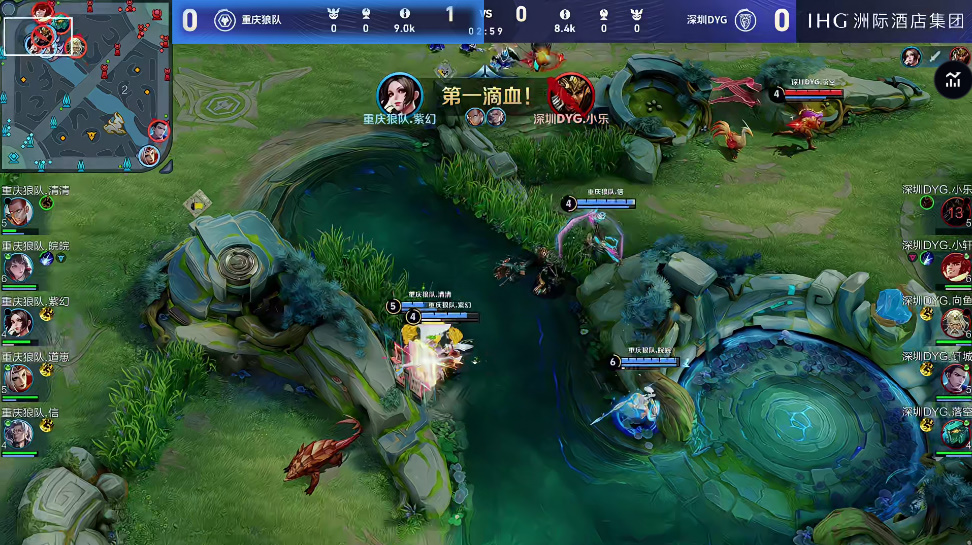Click the 重庆狼队 team logo in scoreboard
Image resolution: width=972 pixels, height=545 pixels.
pyautogui.click(x=226, y=20)
